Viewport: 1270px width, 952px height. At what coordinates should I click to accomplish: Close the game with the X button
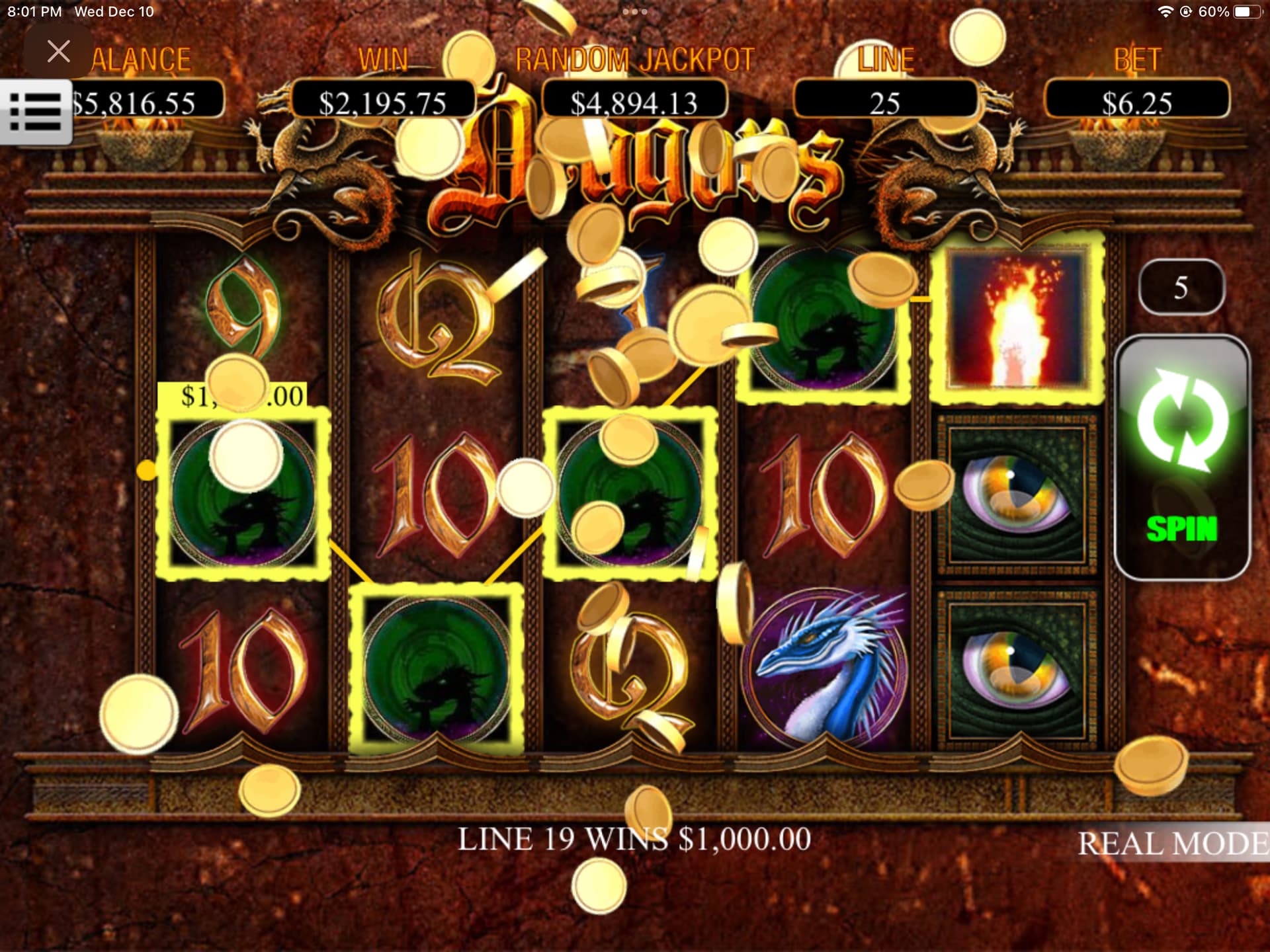click(x=58, y=51)
